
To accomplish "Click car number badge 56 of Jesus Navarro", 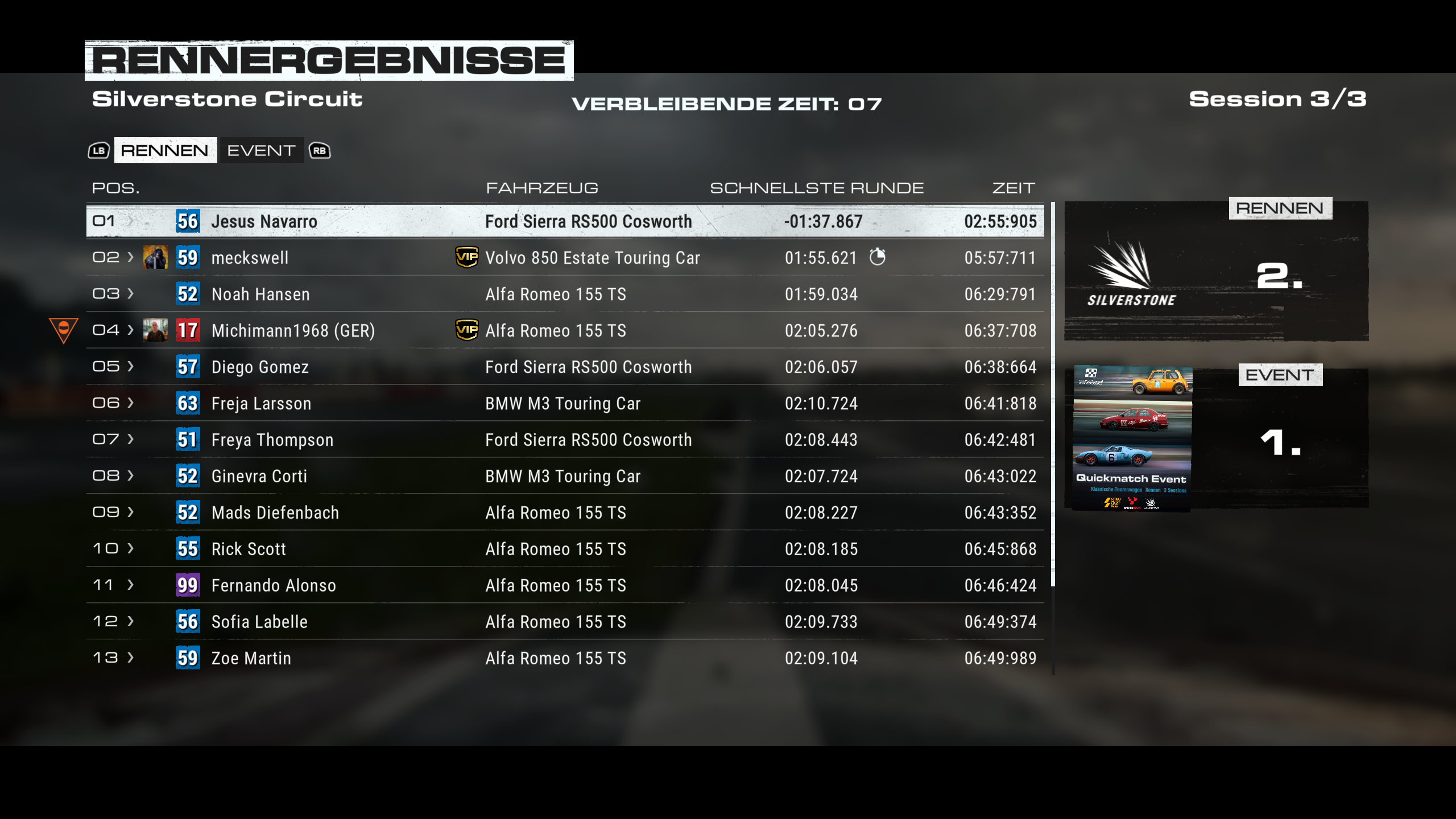I will click(187, 221).
